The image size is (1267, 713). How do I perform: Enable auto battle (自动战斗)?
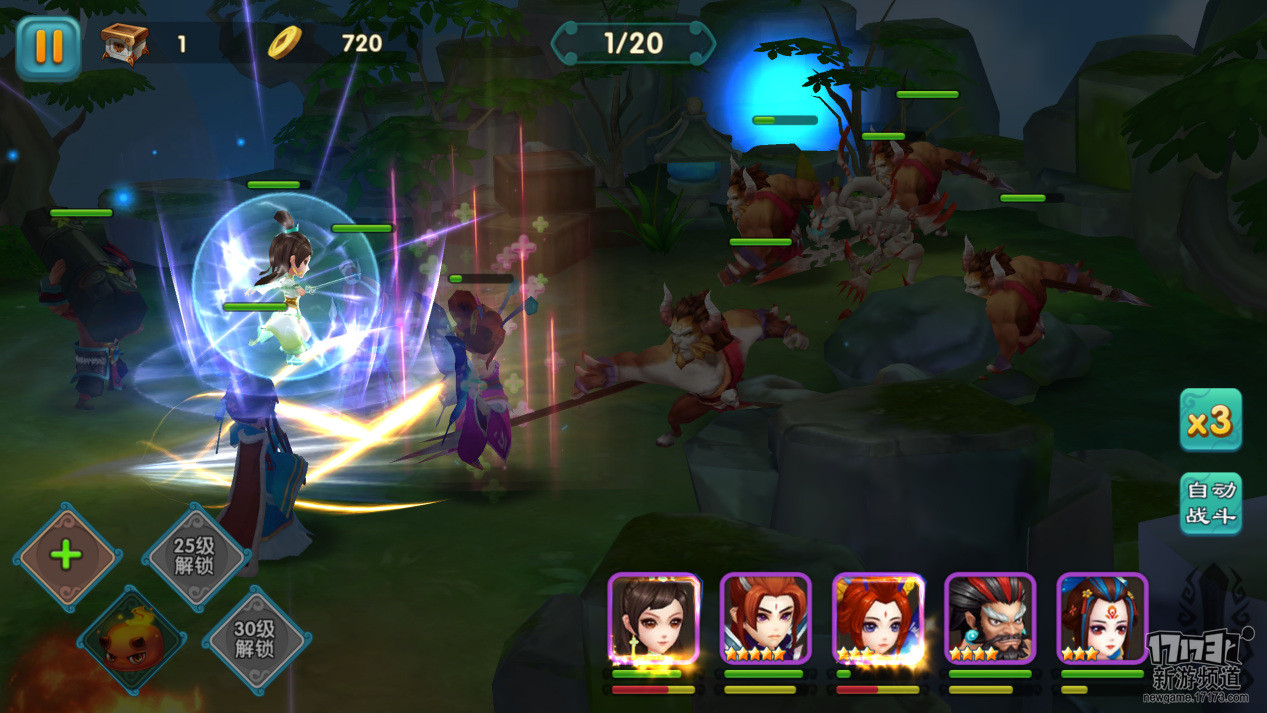coord(1210,503)
